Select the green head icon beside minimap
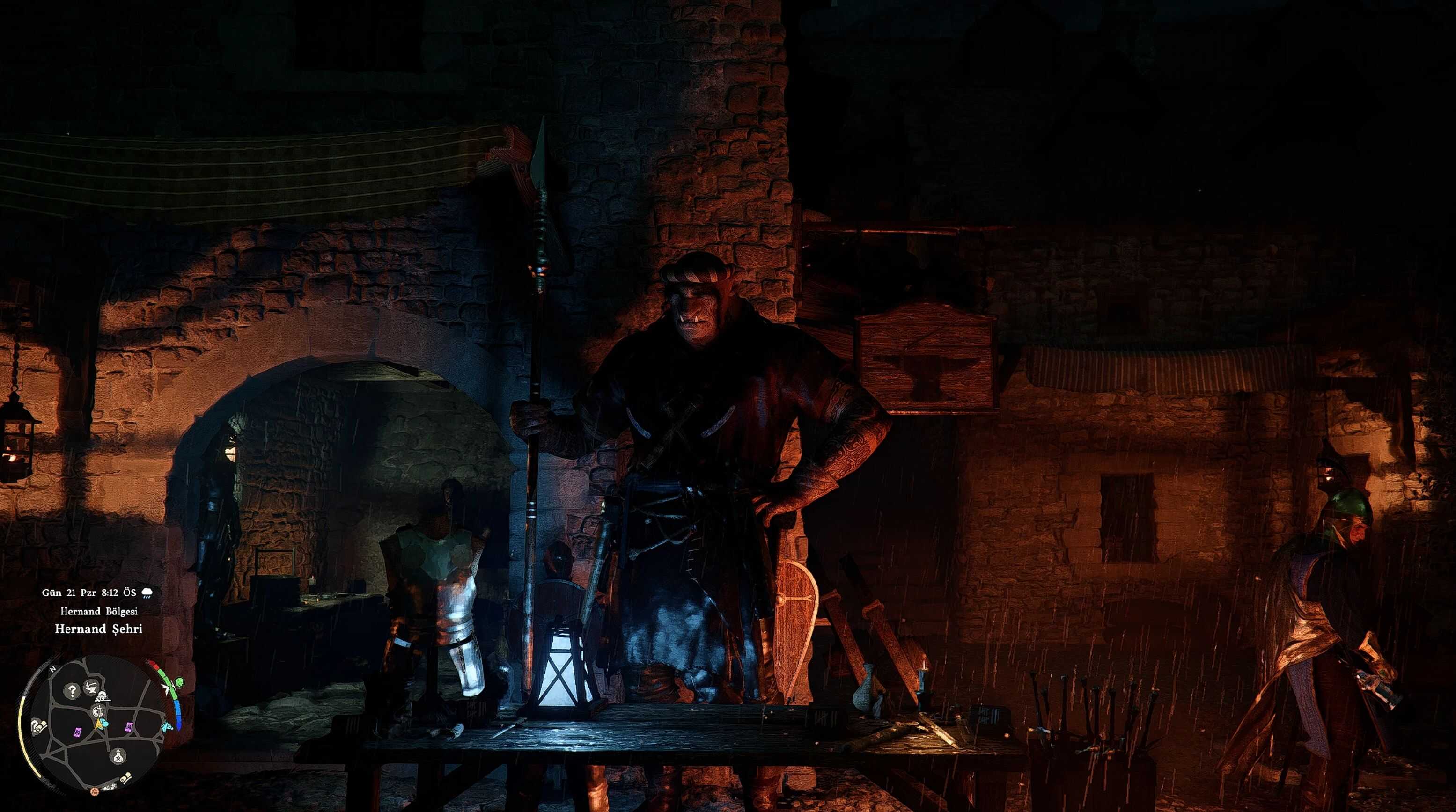 179,683
